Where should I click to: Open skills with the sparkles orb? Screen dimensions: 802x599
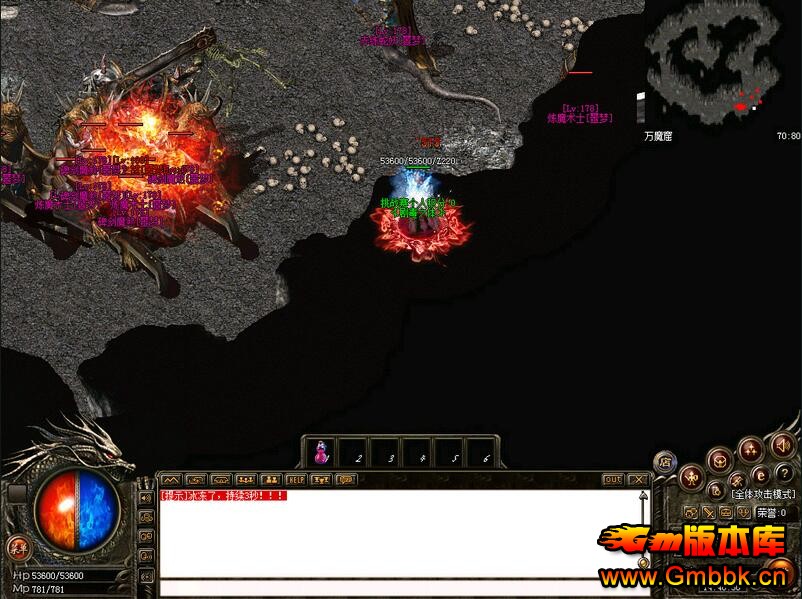pos(750,450)
